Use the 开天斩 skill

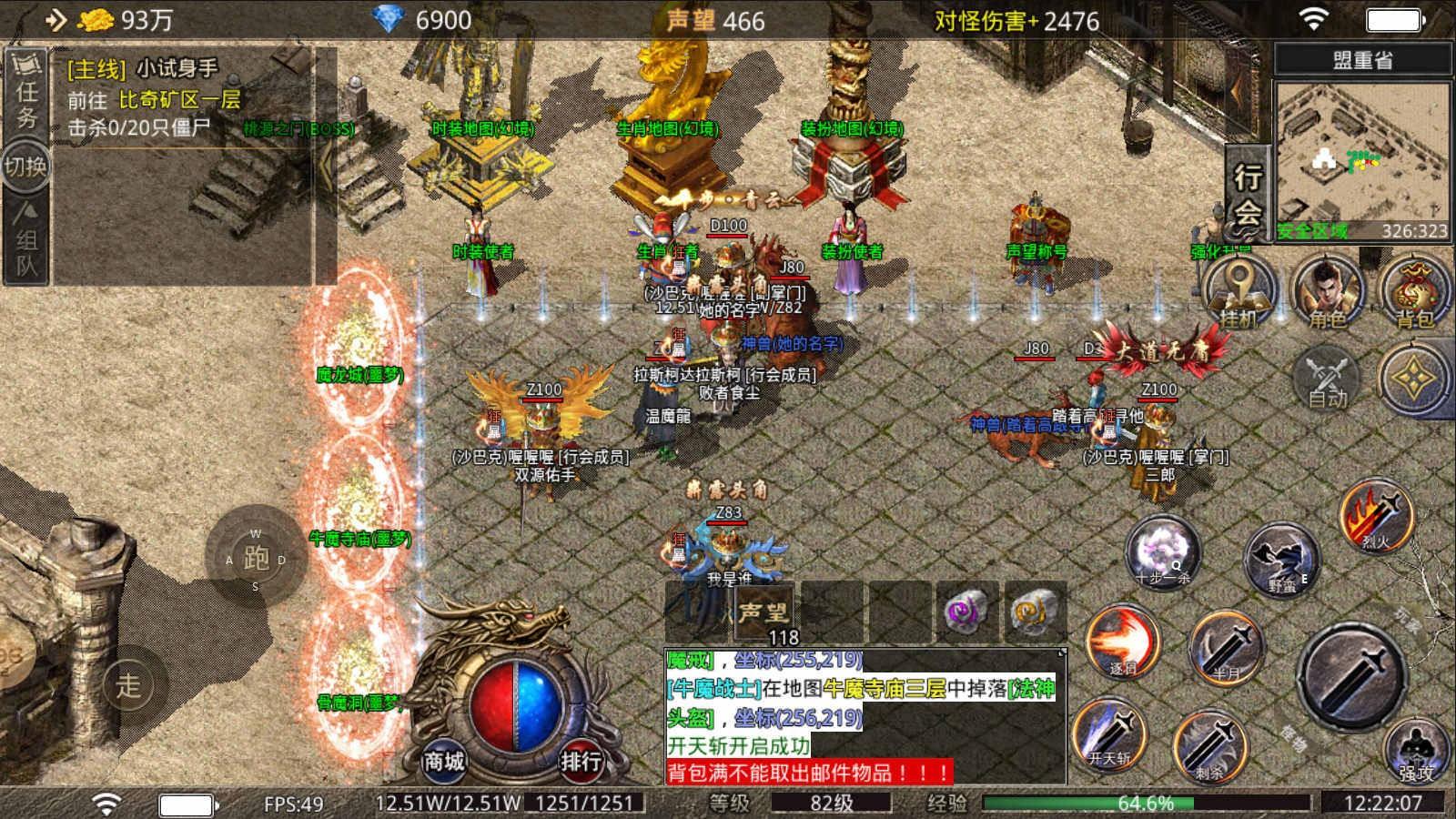click(1110, 733)
